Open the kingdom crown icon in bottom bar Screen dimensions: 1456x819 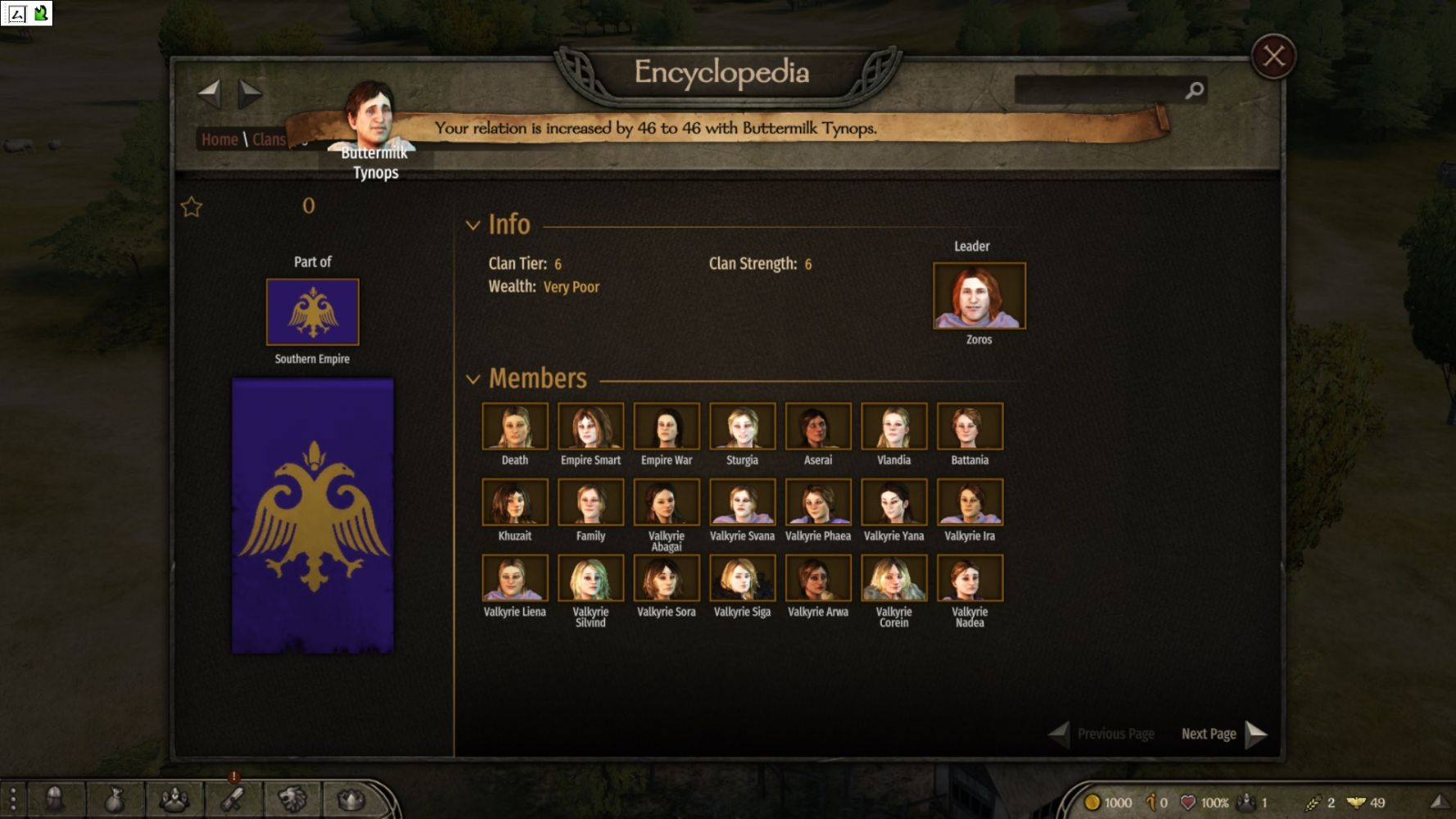[351, 799]
